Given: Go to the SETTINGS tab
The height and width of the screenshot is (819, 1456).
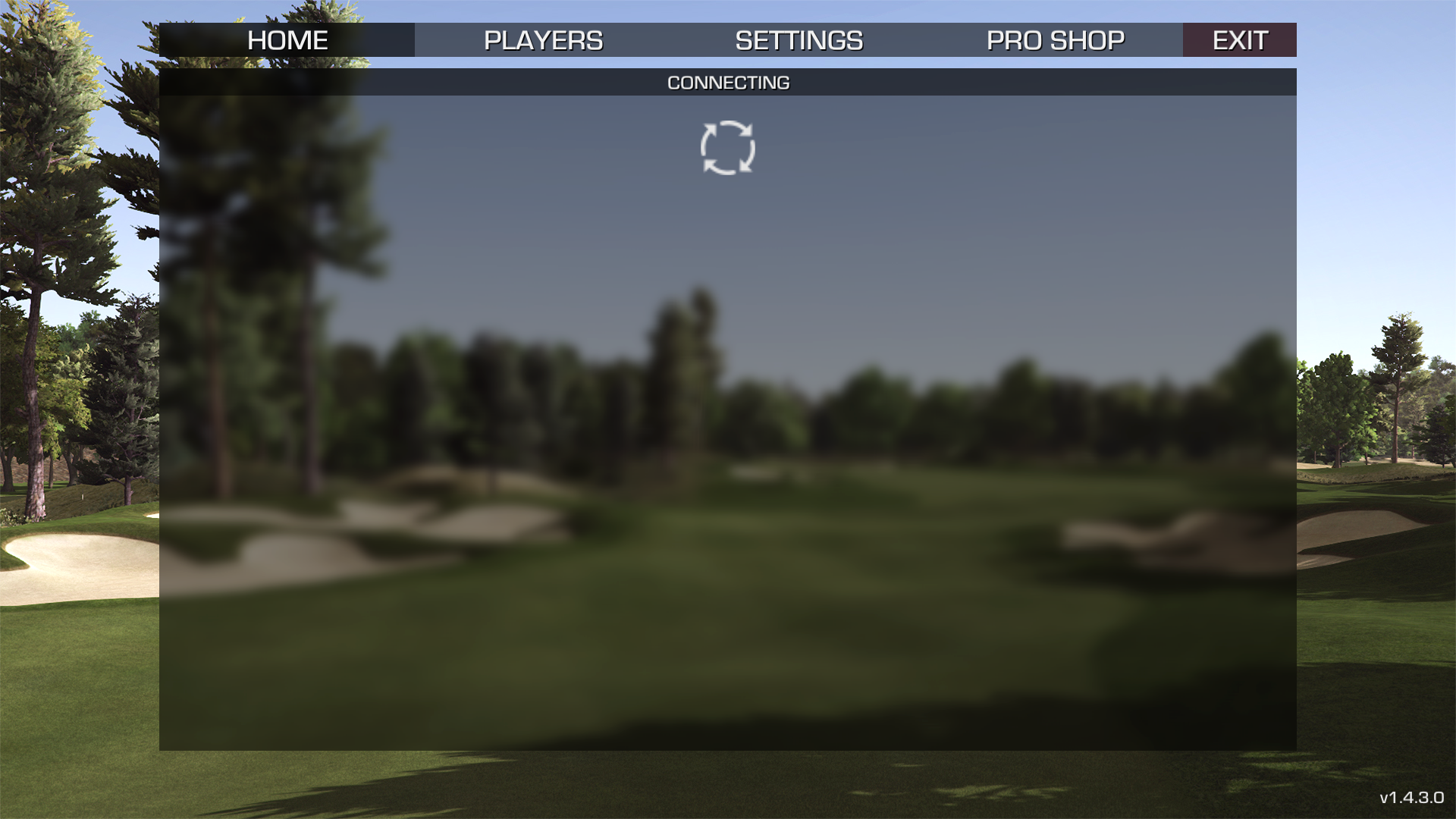Looking at the screenshot, I should 799,40.
